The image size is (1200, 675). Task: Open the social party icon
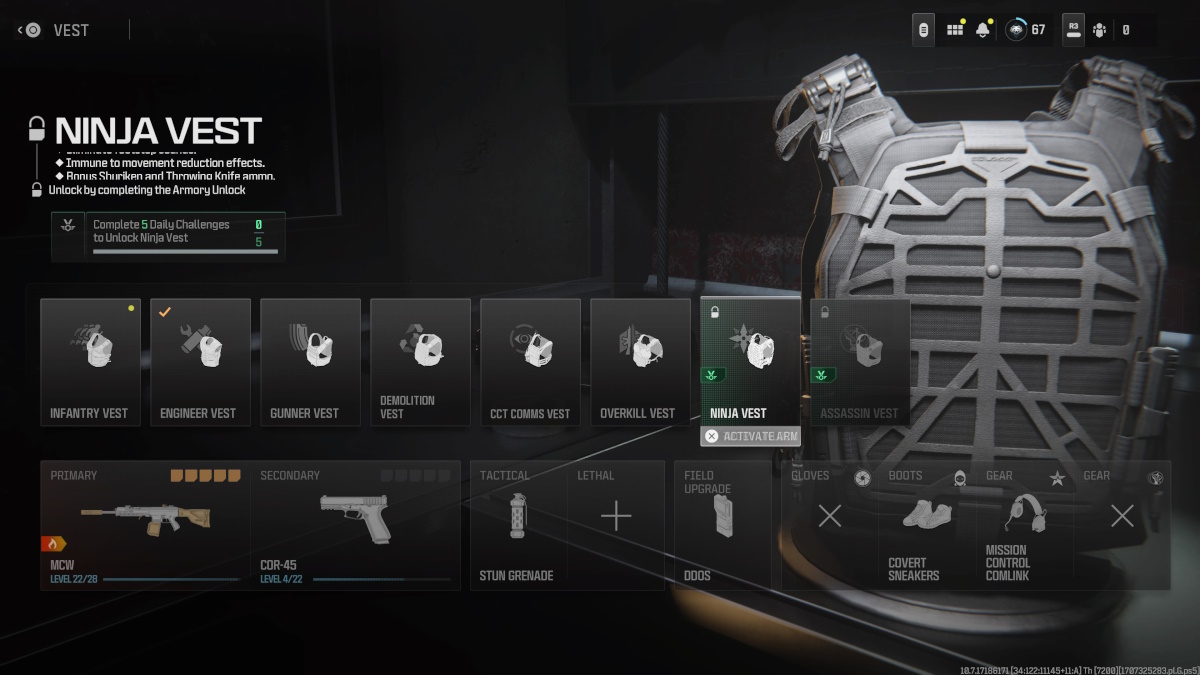(x=1100, y=30)
